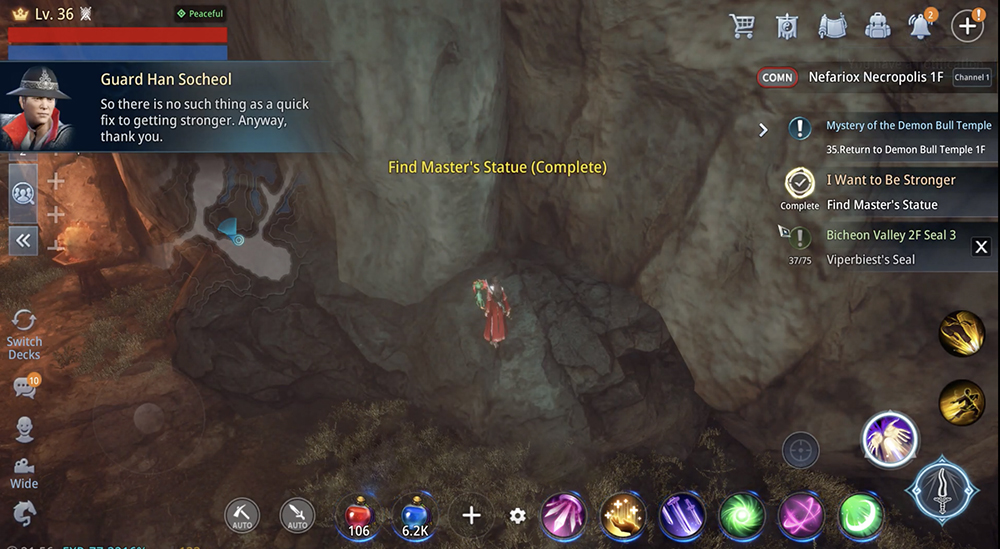The height and width of the screenshot is (549, 1000).
Task: Toggle the auto pickaxe mining button
Action: pyautogui.click(x=242, y=515)
